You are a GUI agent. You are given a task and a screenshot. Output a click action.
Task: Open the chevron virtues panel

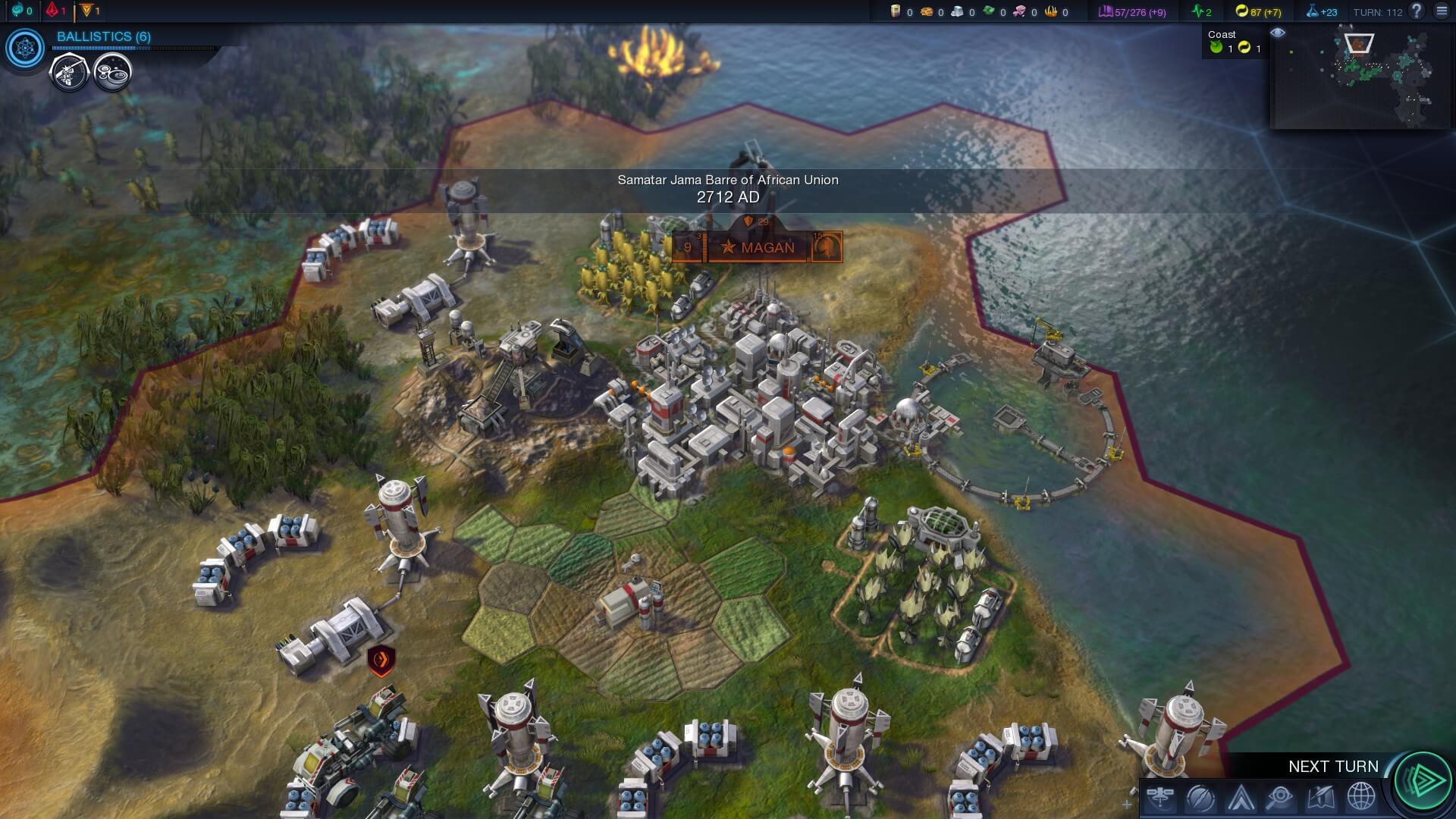click(x=1241, y=798)
